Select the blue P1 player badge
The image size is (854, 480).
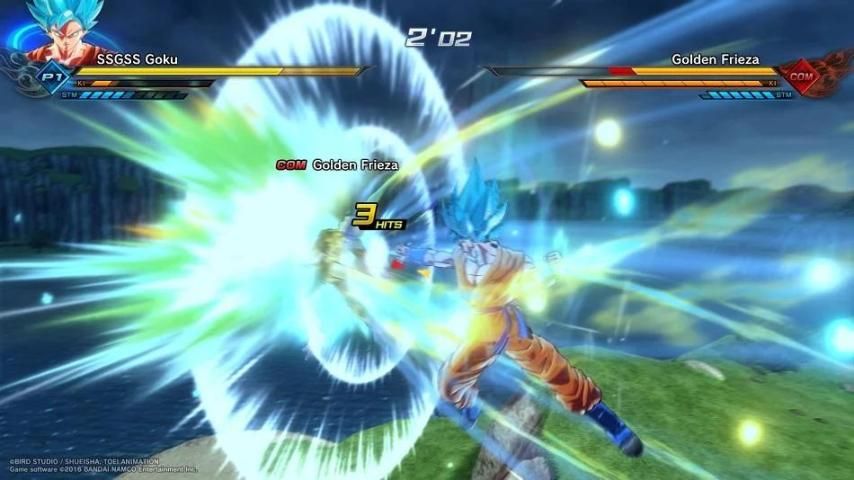click(50, 76)
